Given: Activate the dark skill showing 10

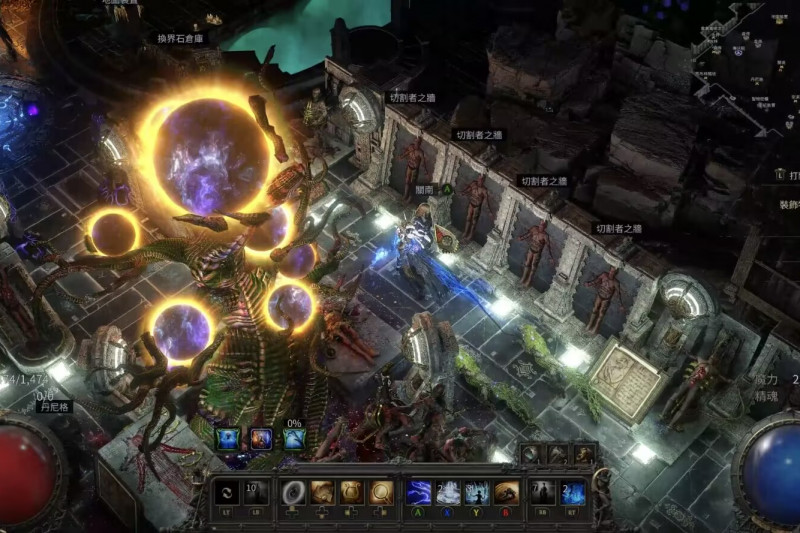Looking at the screenshot, I should [x=255, y=492].
